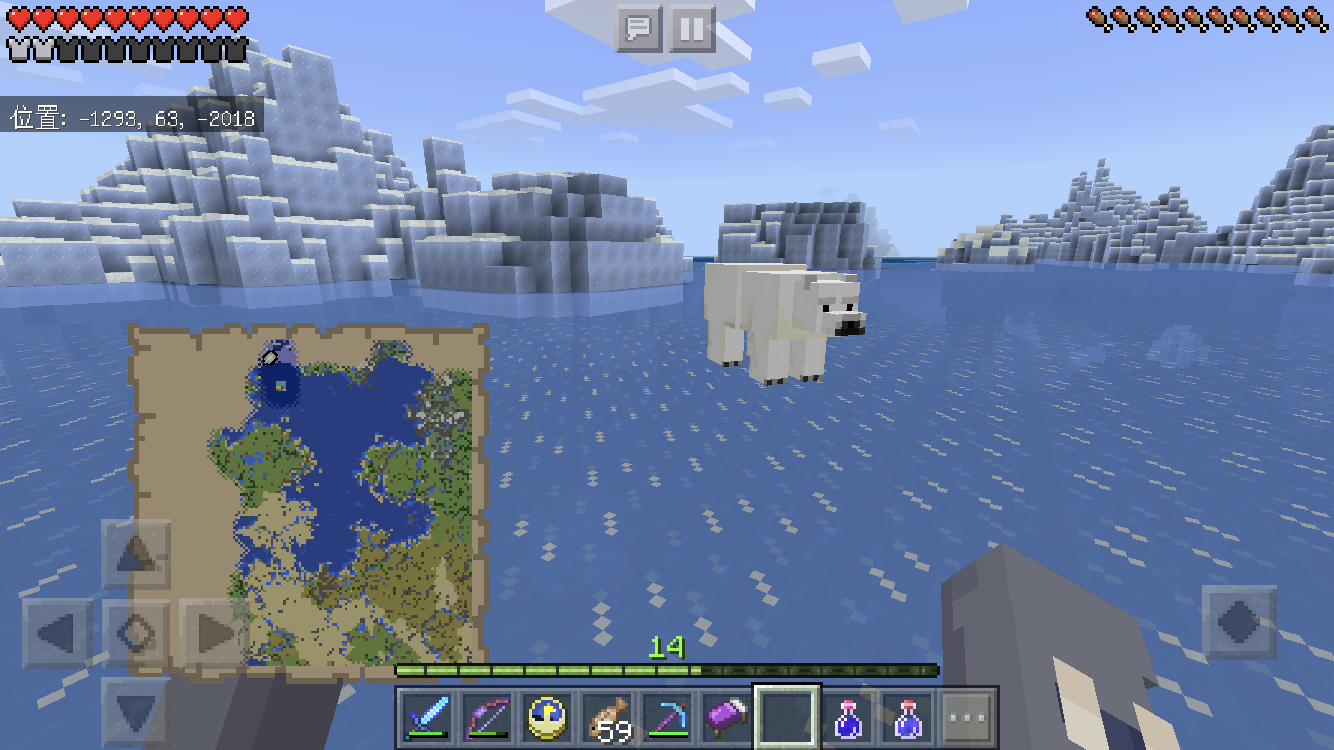Screen dimensions: 1334x750
Task: Equip the enchanted bow from the hotbar
Action: point(487,717)
